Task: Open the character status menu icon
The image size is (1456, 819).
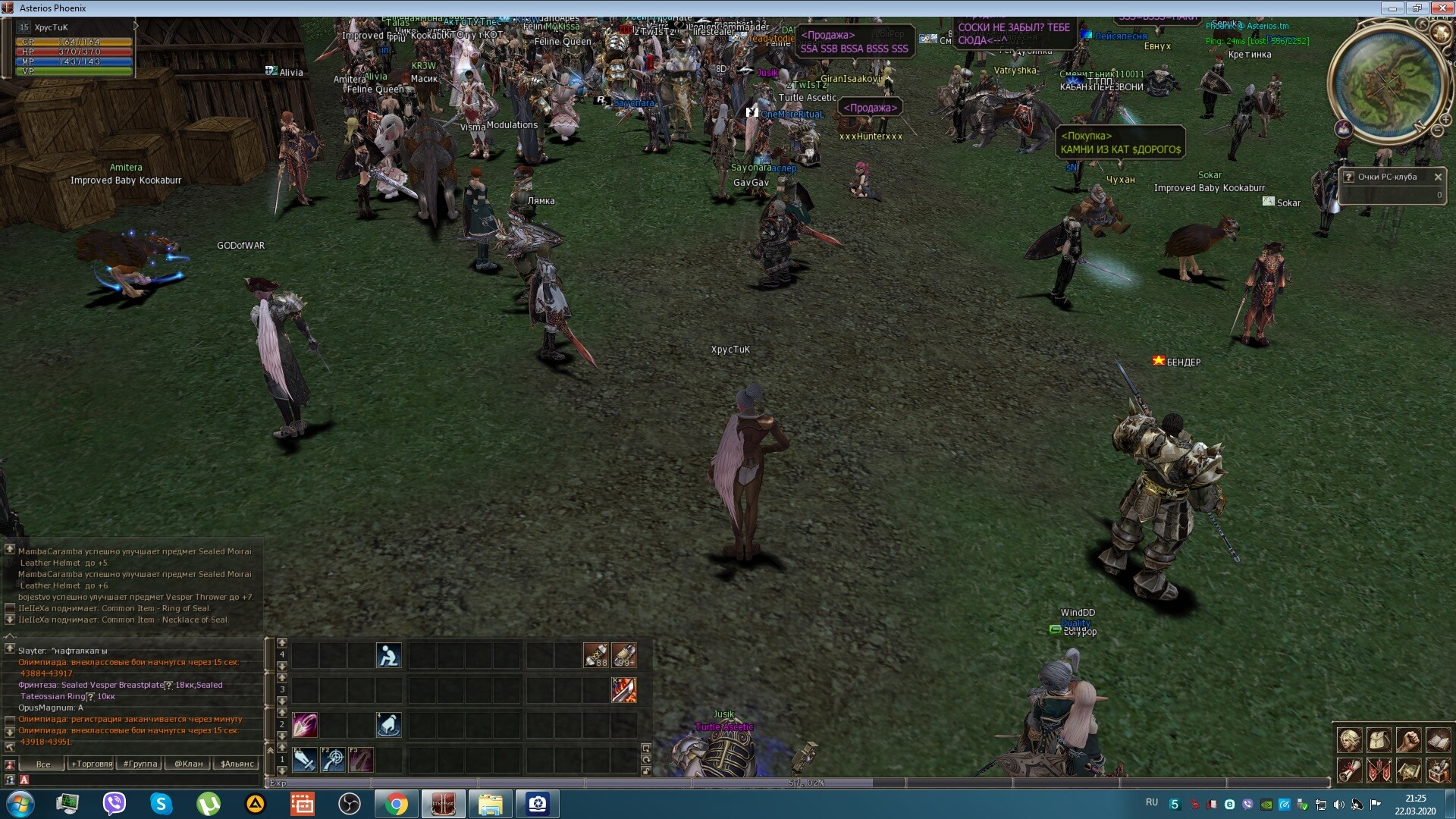Action: [x=1349, y=739]
